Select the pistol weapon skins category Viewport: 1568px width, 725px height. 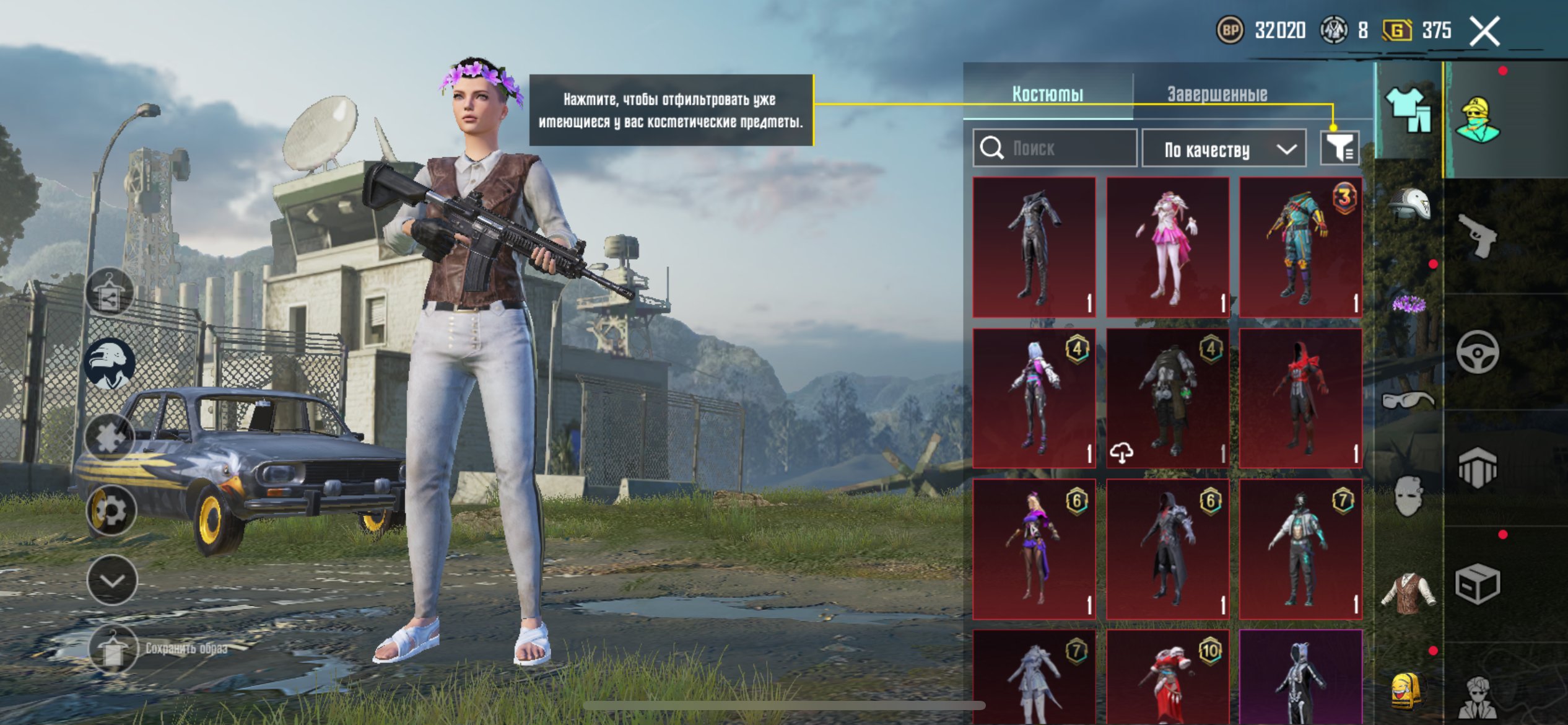(x=1478, y=235)
